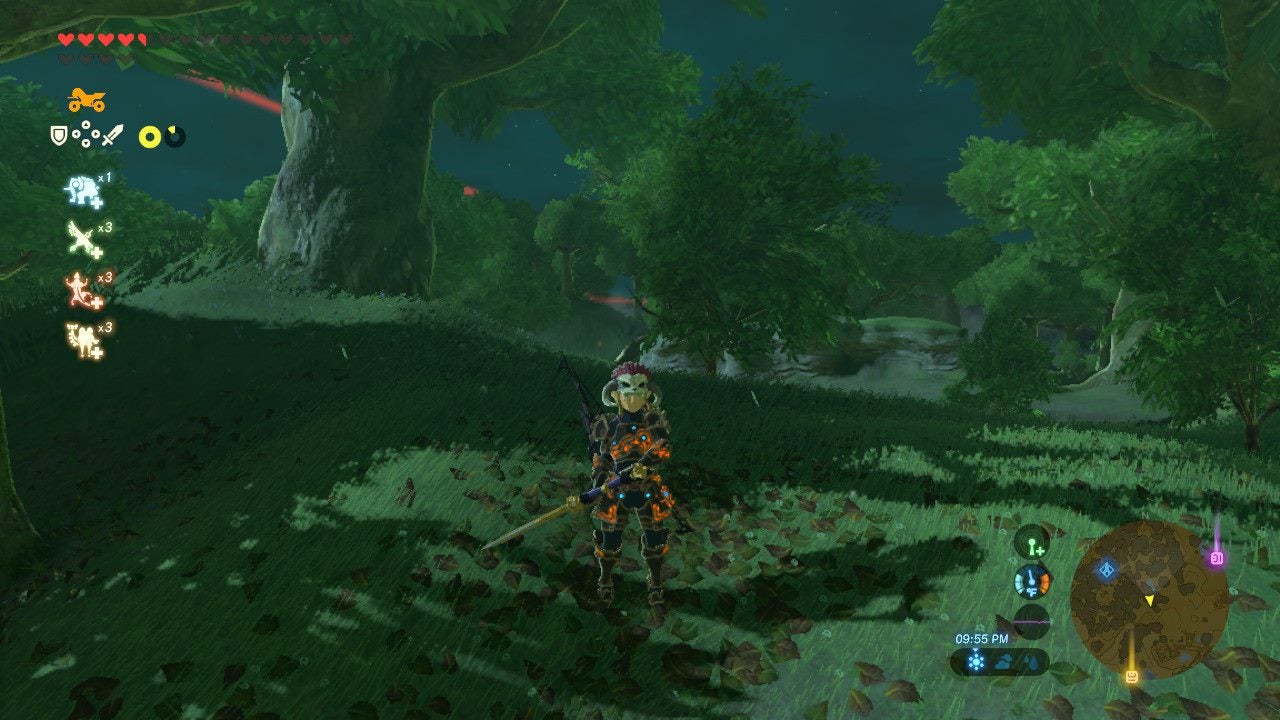Select the sword weapon icon

112,136
